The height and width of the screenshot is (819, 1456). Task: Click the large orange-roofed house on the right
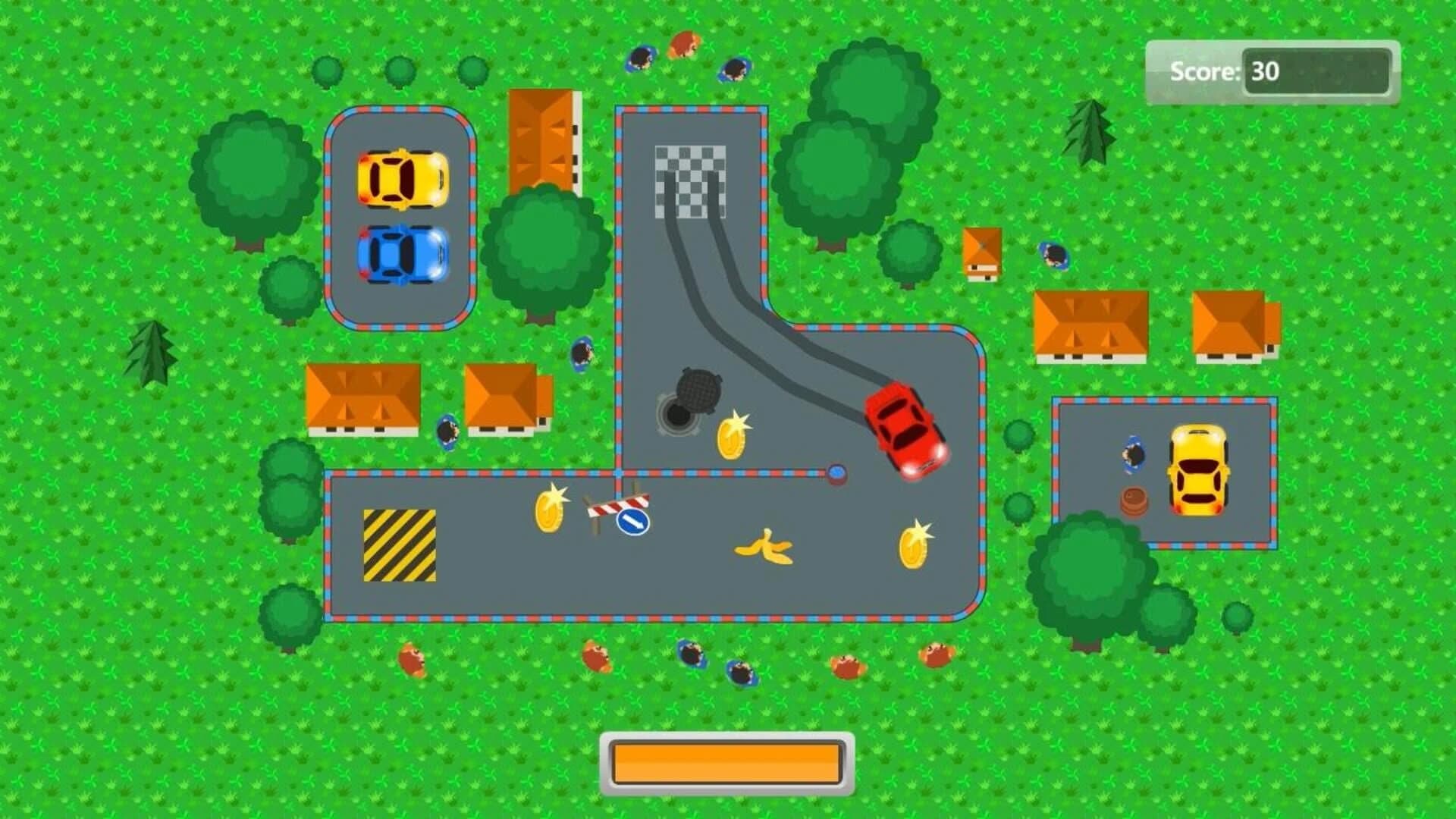(x=1092, y=322)
